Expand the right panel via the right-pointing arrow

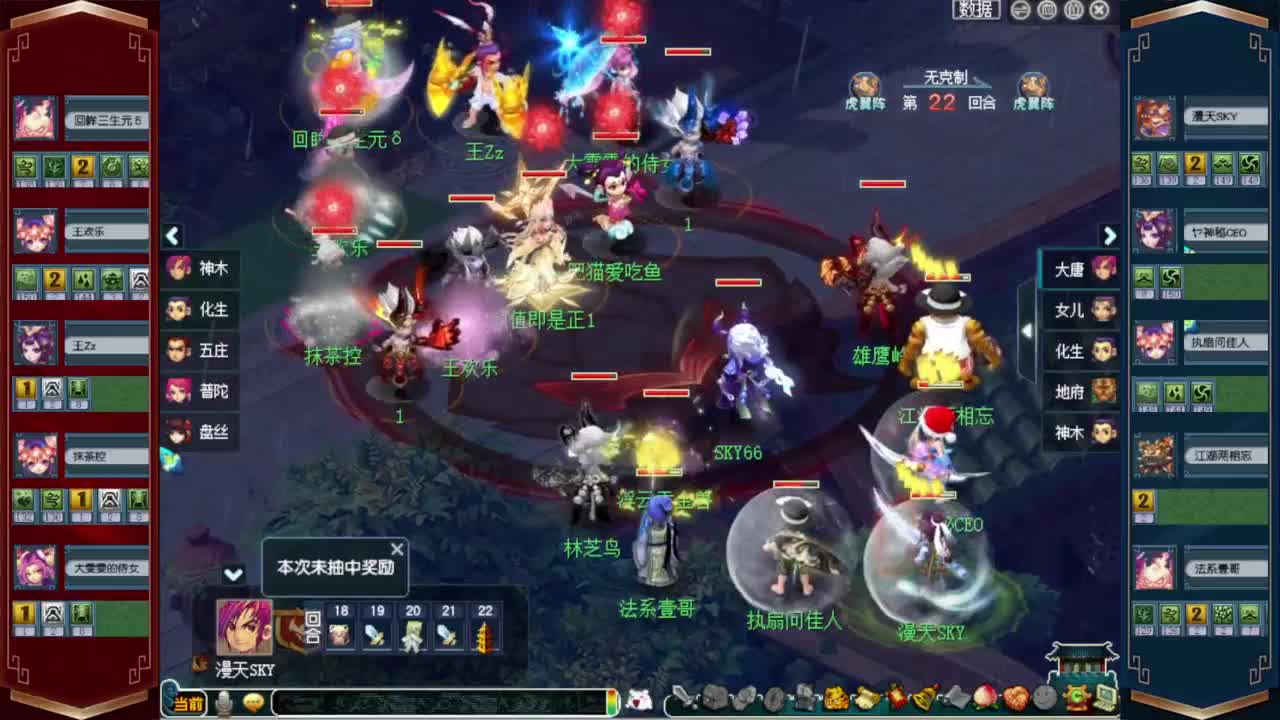(x=1110, y=236)
